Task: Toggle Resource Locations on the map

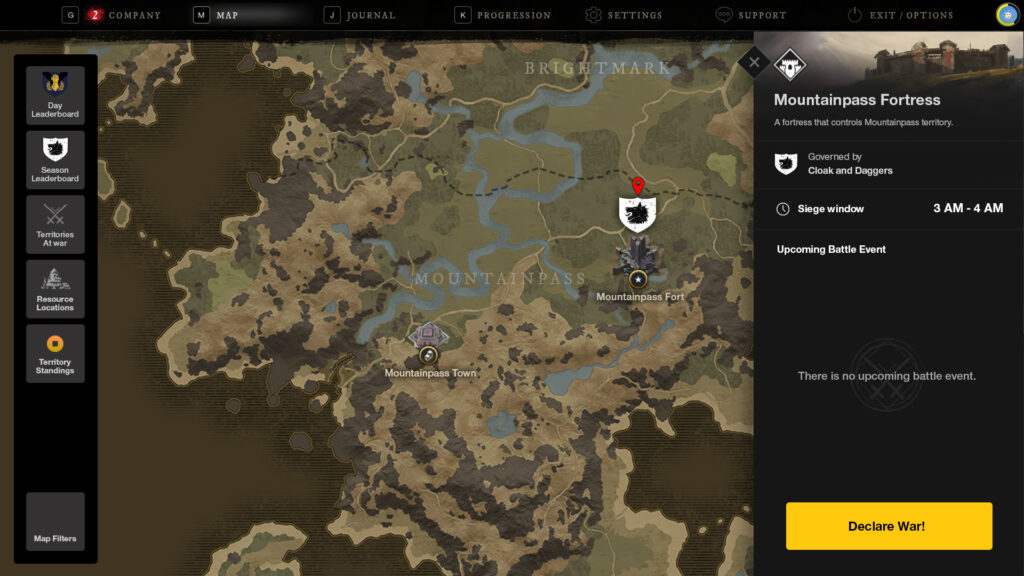Action: click(x=55, y=289)
